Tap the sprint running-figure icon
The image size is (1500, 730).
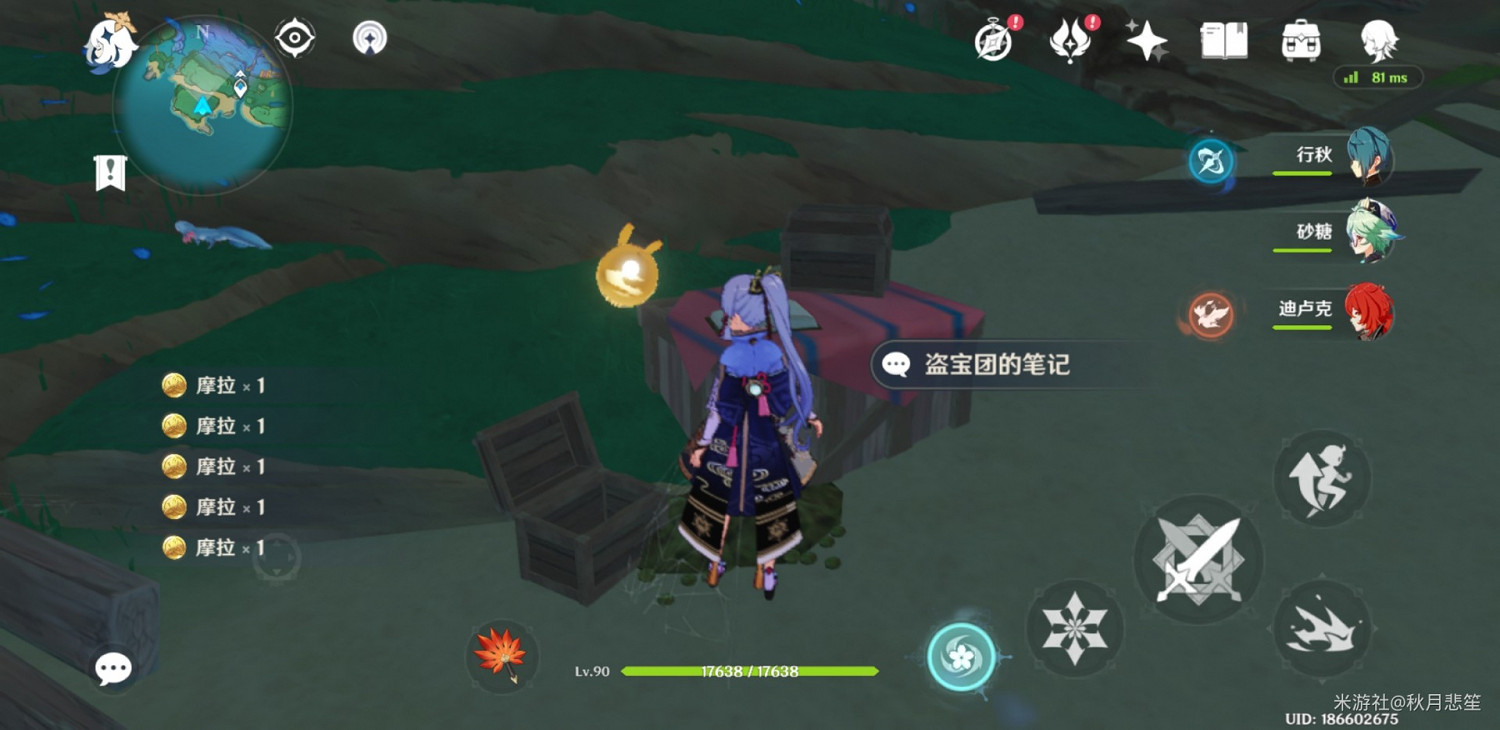point(1322,478)
